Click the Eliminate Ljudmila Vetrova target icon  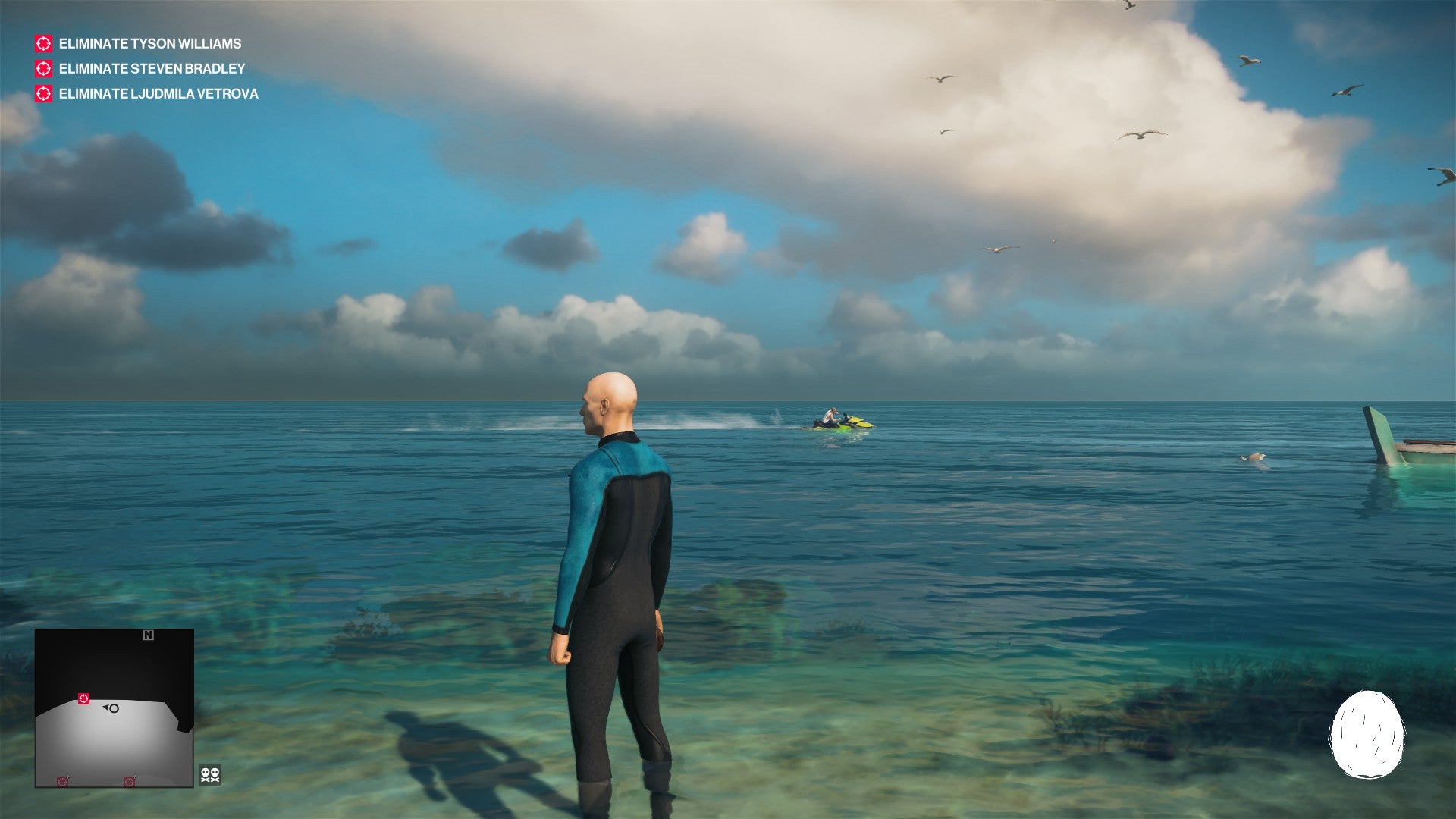42,94
